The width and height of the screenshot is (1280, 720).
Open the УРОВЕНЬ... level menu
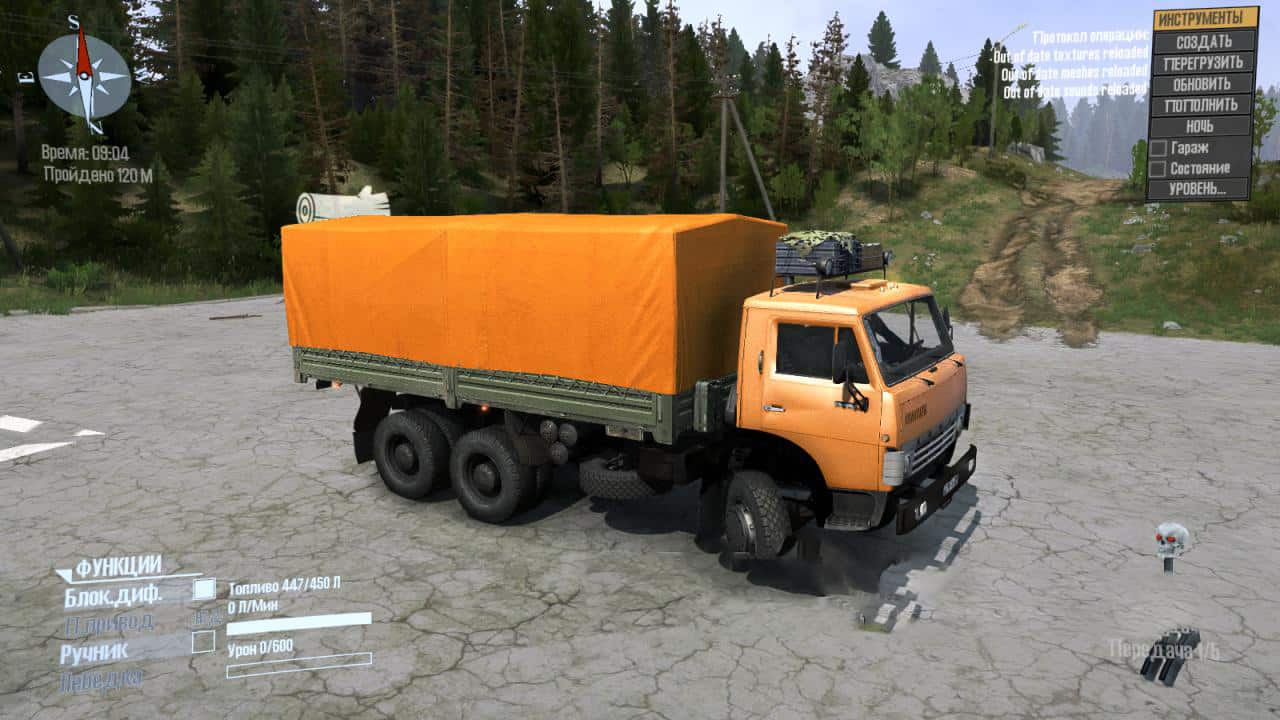pyautogui.click(x=1200, y=188)
